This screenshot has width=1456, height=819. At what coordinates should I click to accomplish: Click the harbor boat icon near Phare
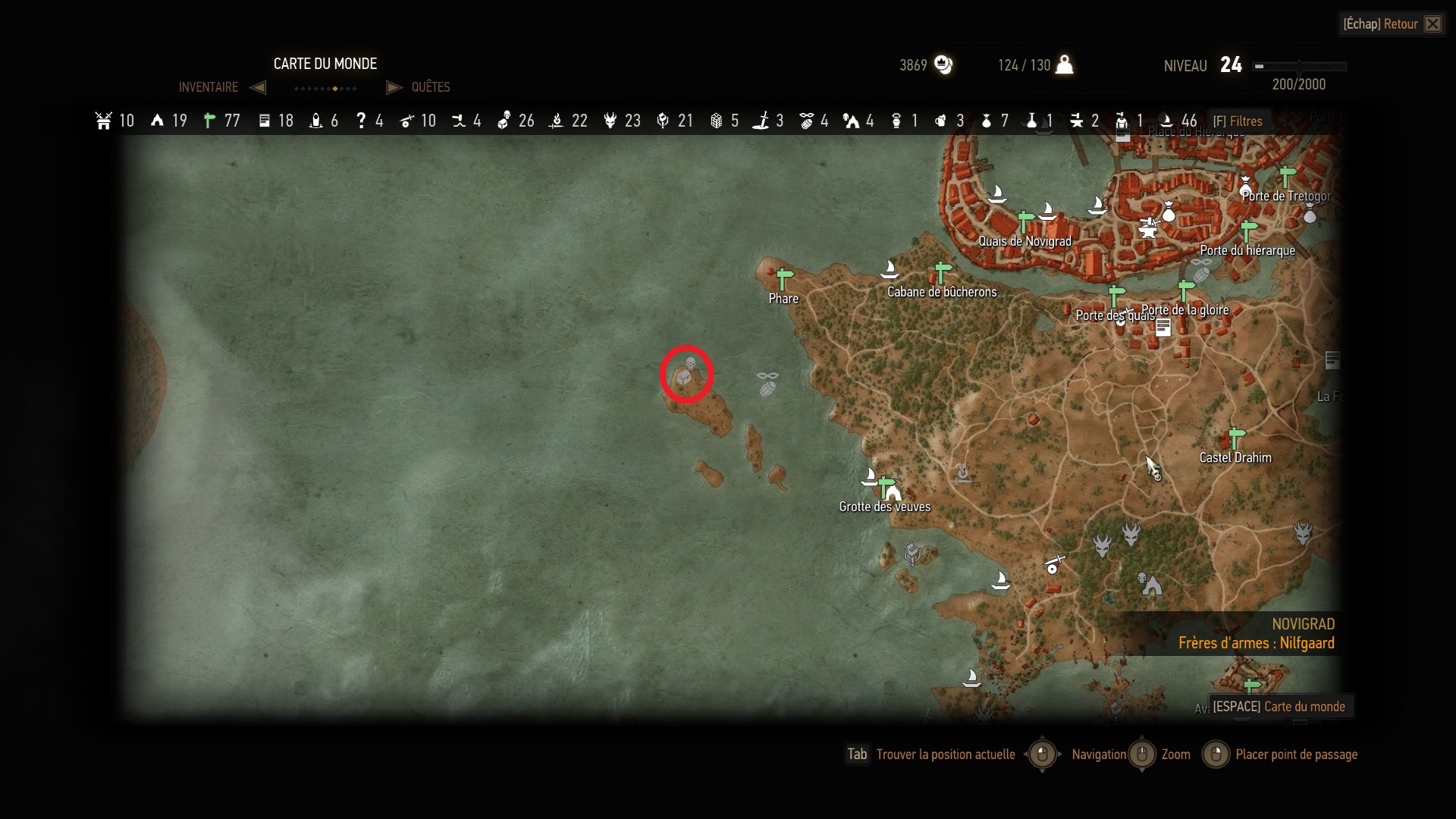889,268
